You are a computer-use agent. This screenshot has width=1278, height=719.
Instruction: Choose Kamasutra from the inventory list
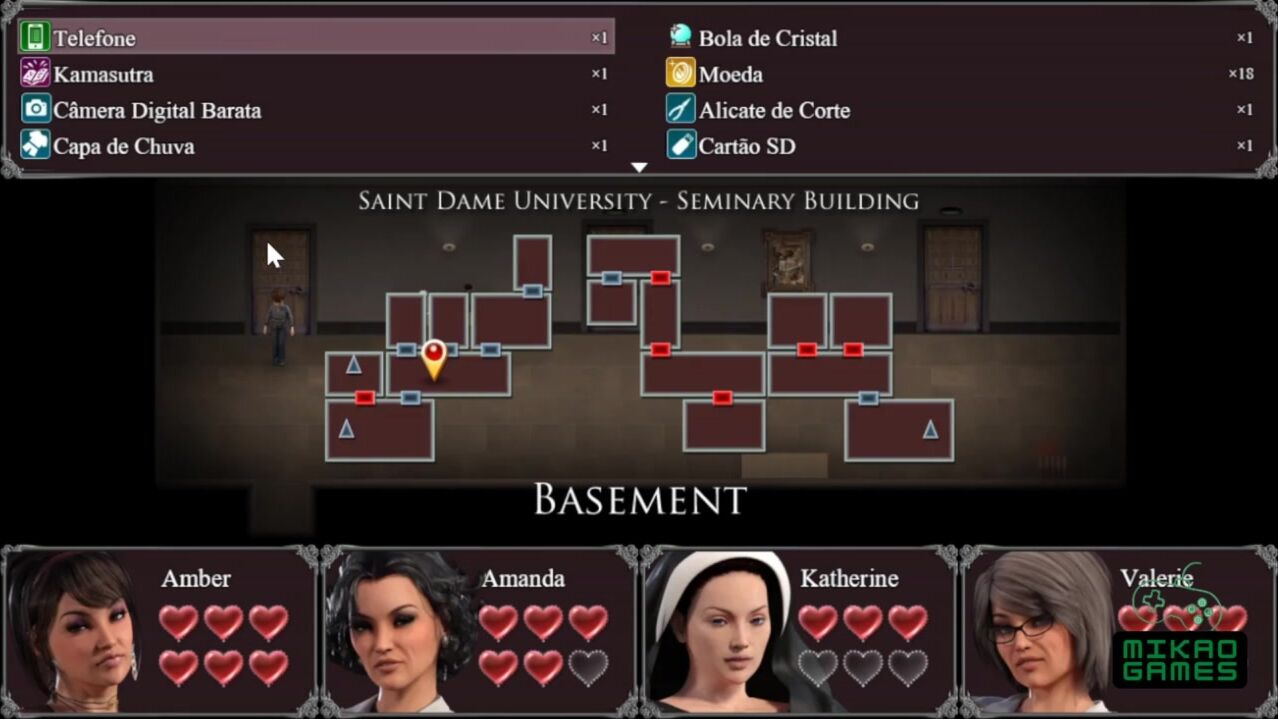(315, 74)
